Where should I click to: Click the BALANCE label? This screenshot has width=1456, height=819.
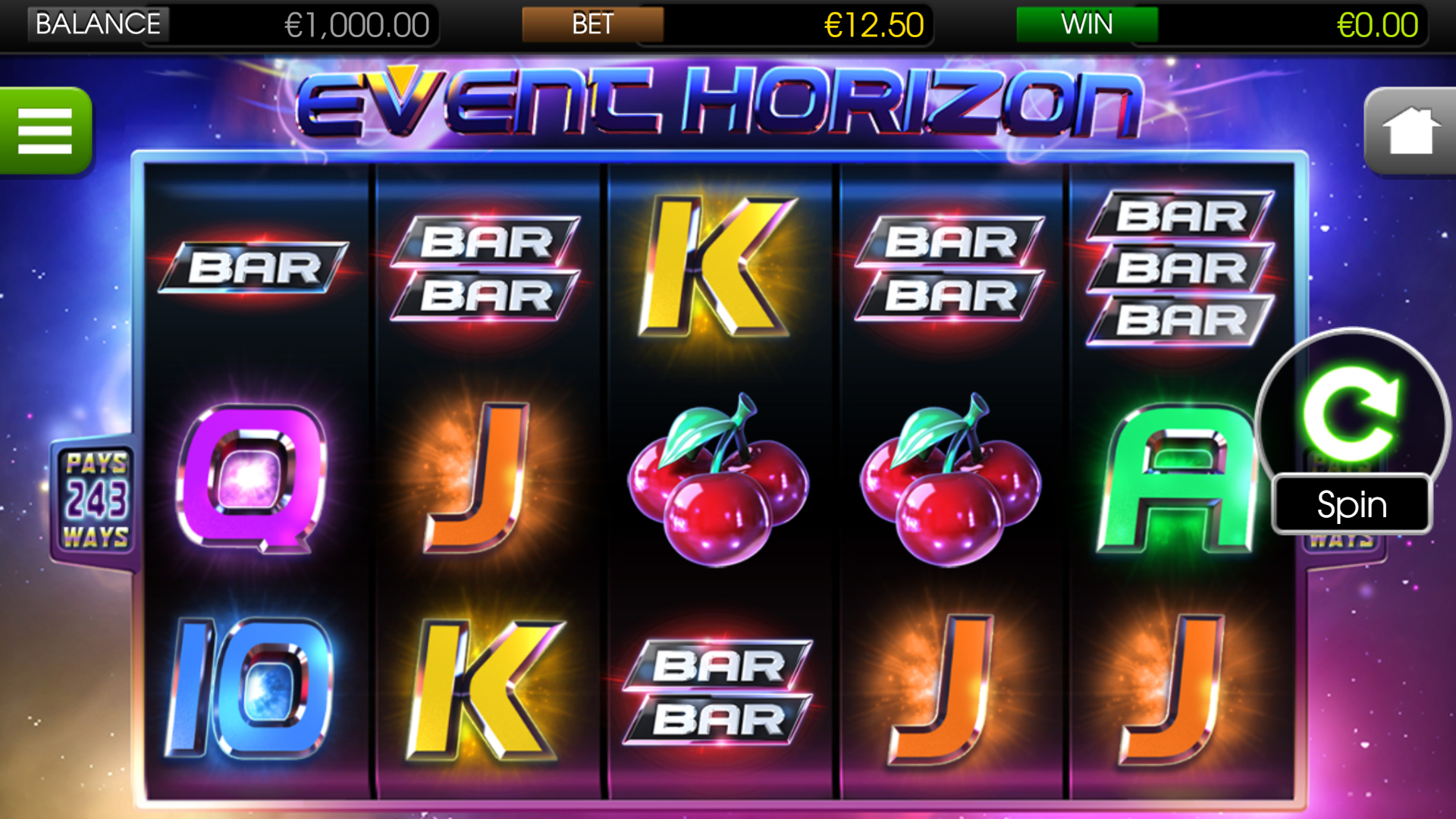[97, 24]
